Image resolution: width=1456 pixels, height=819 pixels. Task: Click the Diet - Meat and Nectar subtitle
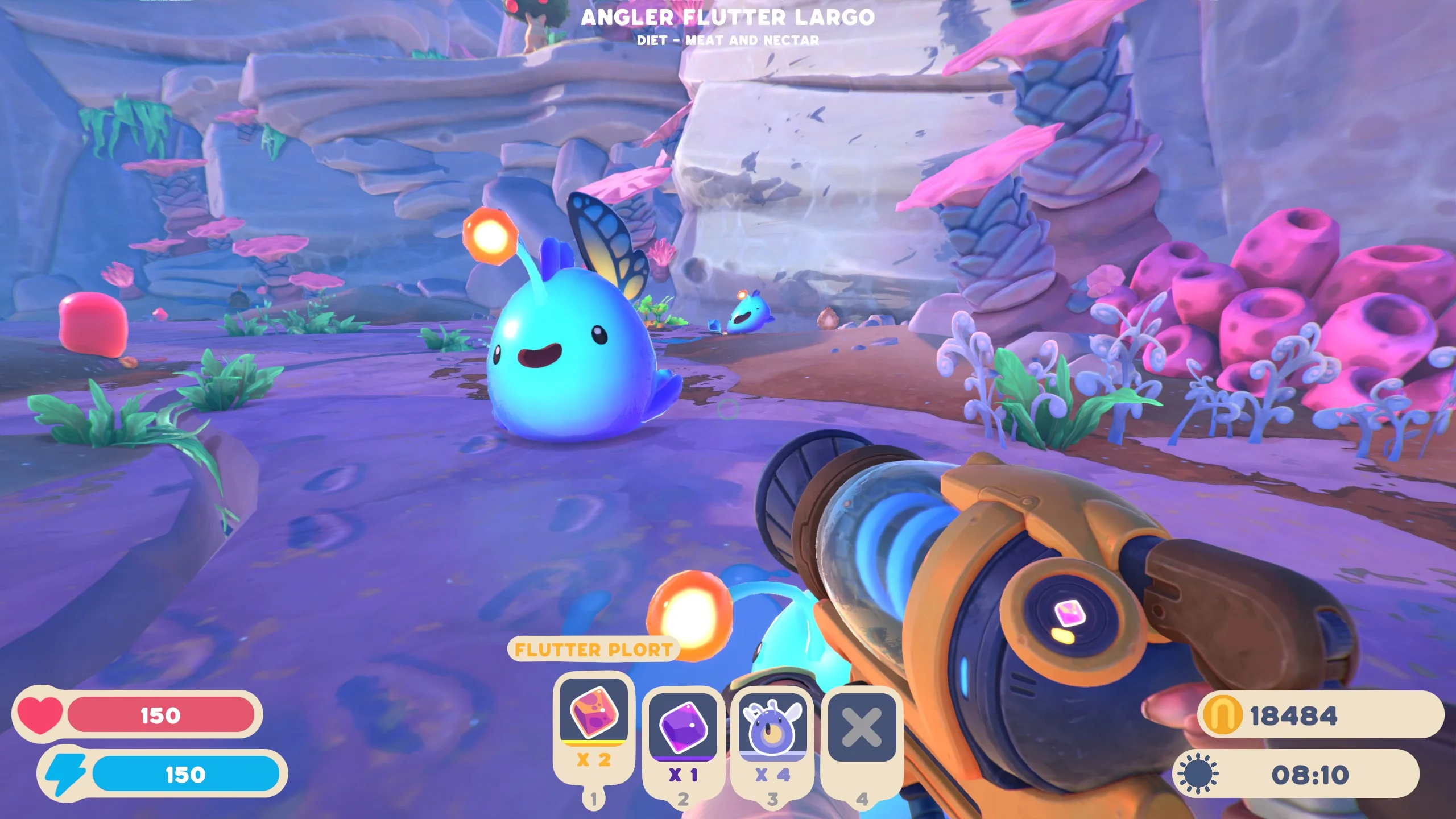[x=728, y=40]
